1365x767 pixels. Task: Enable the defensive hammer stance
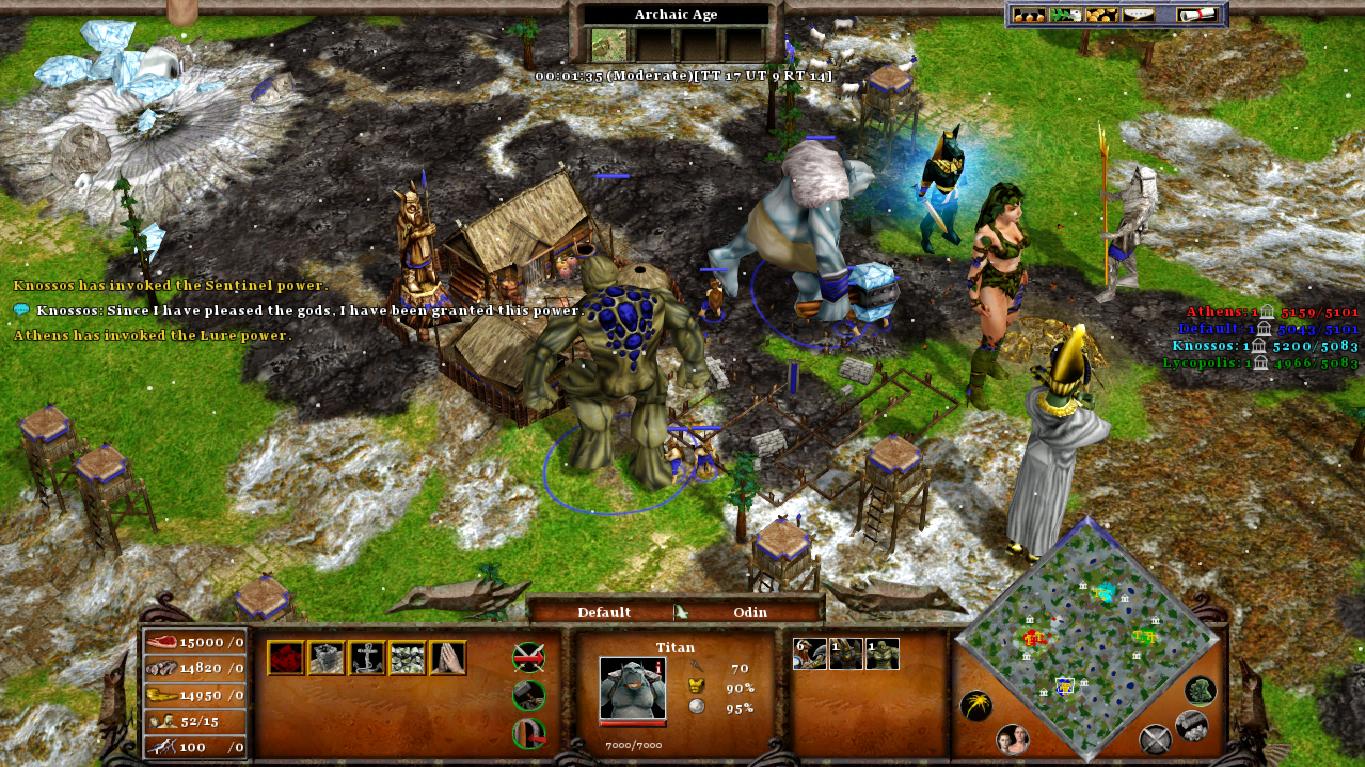(529, 696)
